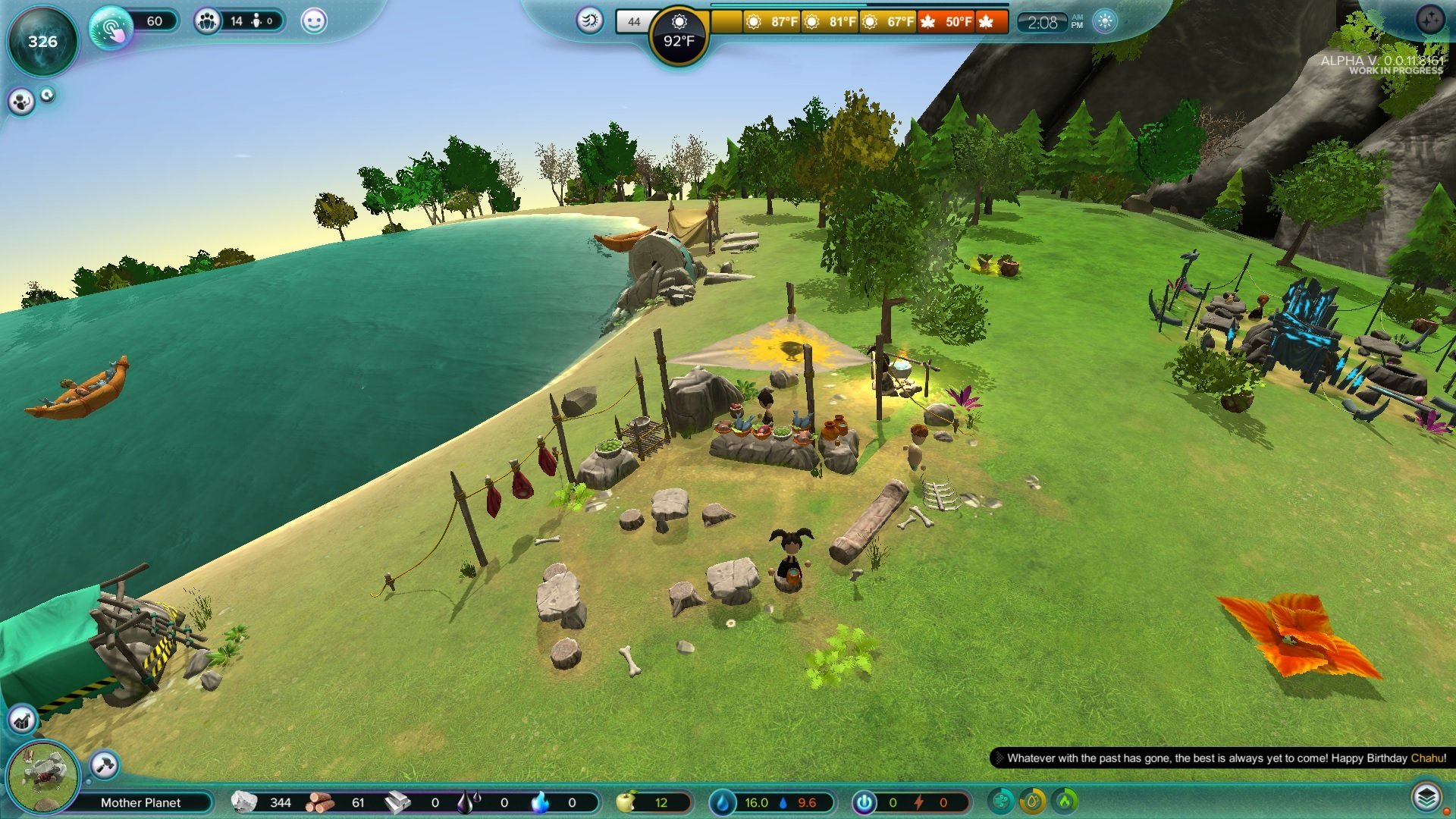
Task: Select the yellow oil drop gauge icon
Action: point(1033,801)
